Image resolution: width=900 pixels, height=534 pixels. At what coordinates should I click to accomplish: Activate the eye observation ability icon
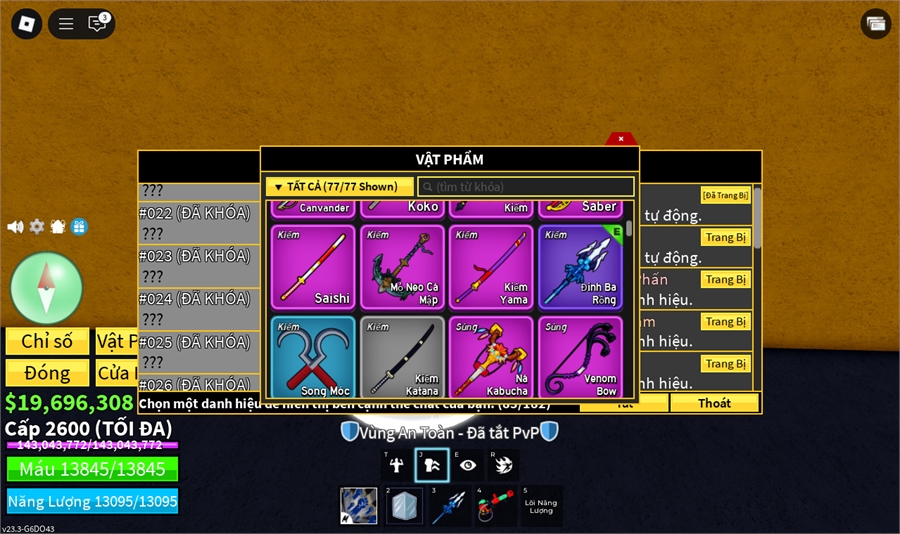[x=468, y=465]
